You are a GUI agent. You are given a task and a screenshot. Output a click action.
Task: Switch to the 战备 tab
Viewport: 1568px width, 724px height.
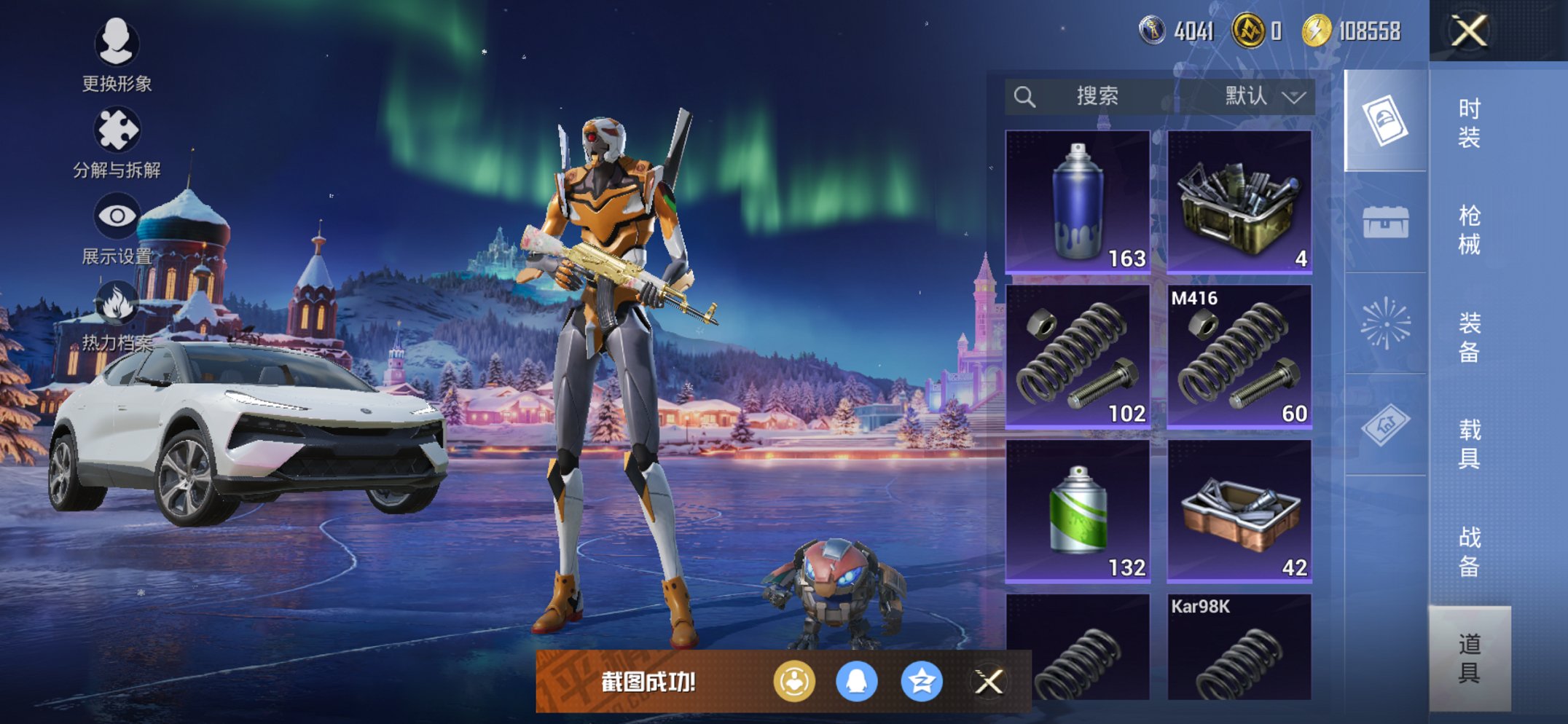click(1469, 551)
